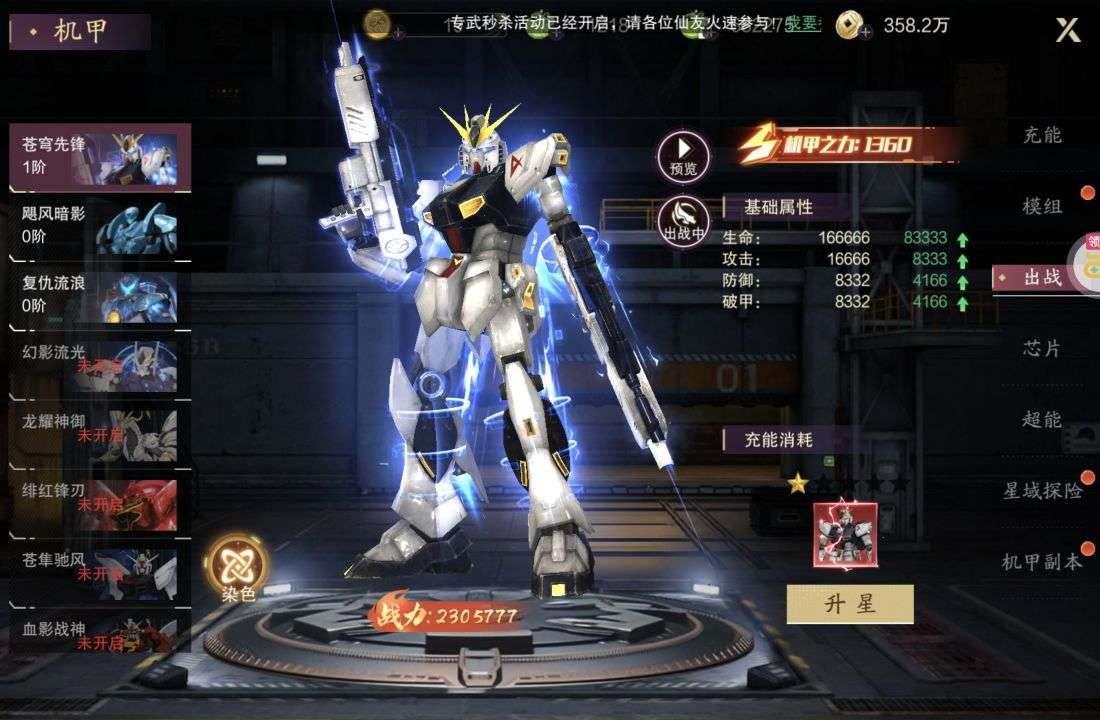The image size is (1100, 720).
Task: Pick the locked 血影战神 mecha
Action: point(100,635)
